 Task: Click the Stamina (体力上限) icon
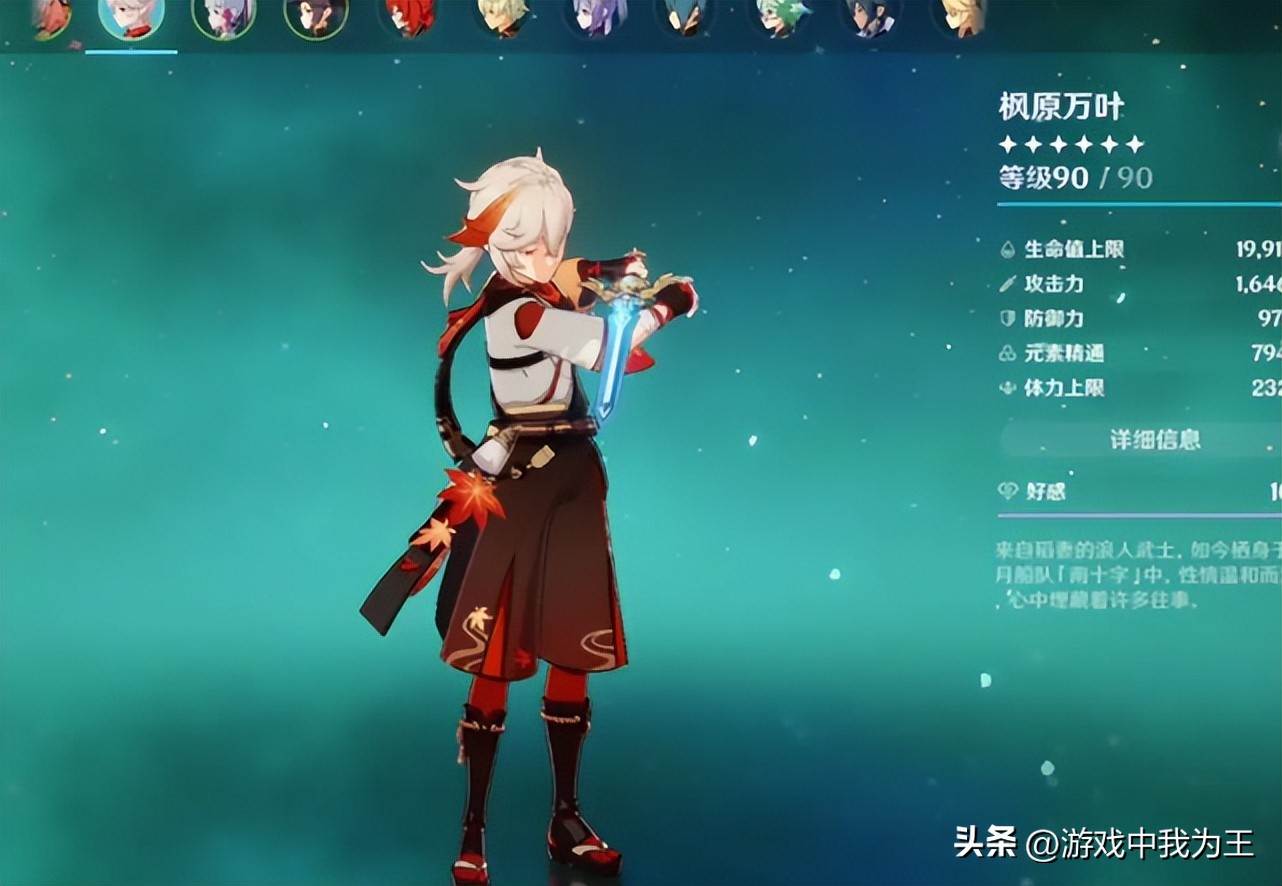[x=1007, y=388]
